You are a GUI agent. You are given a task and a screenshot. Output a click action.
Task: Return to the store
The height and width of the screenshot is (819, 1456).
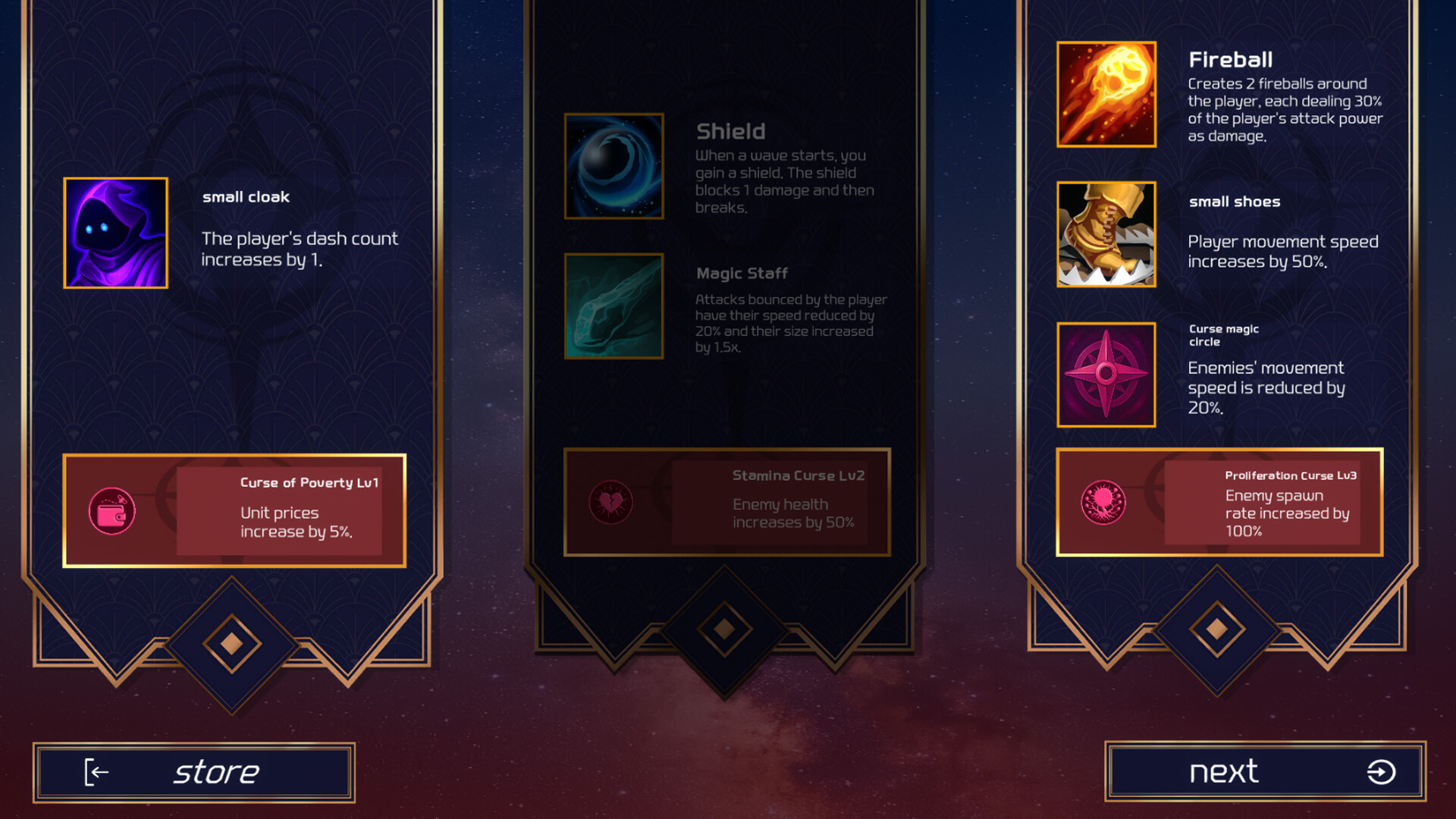pyautogui.click(x=193, y=772)
